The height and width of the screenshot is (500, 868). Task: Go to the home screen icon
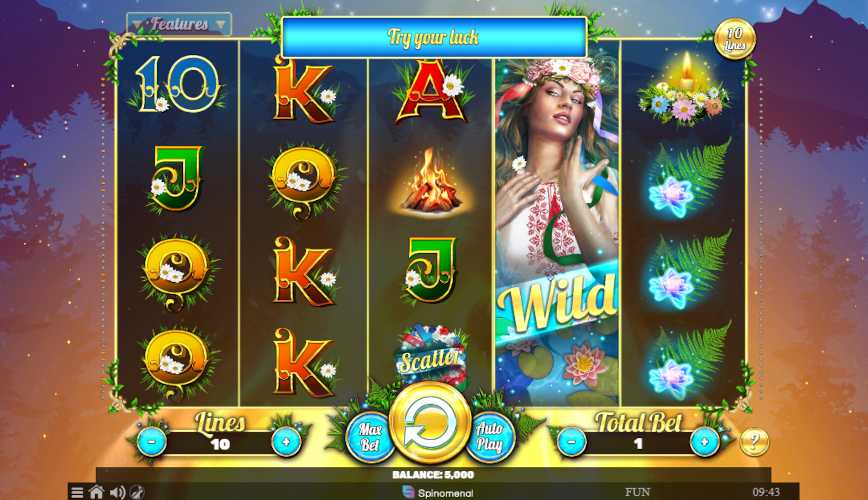coord(97,492)
